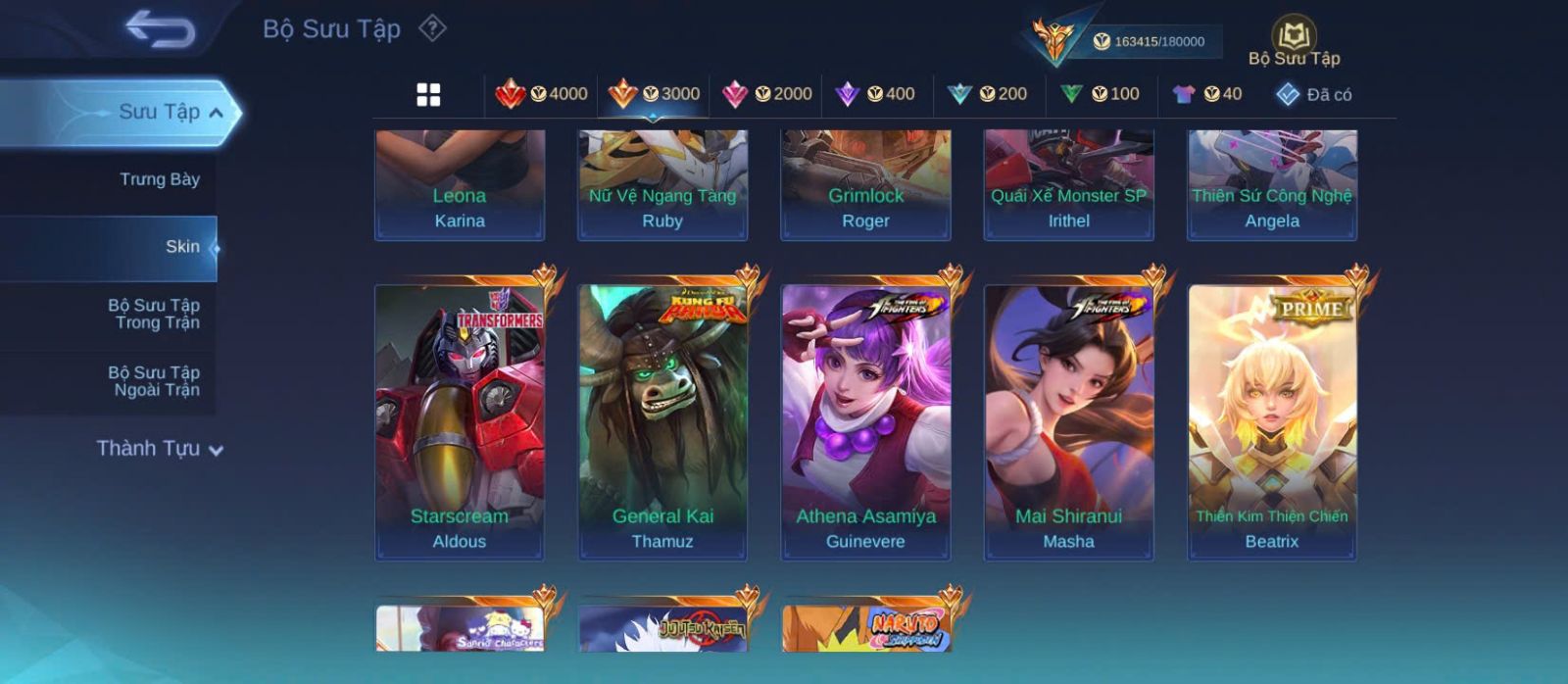
Task: Open the collection help question mark
Action: point(432,28)
